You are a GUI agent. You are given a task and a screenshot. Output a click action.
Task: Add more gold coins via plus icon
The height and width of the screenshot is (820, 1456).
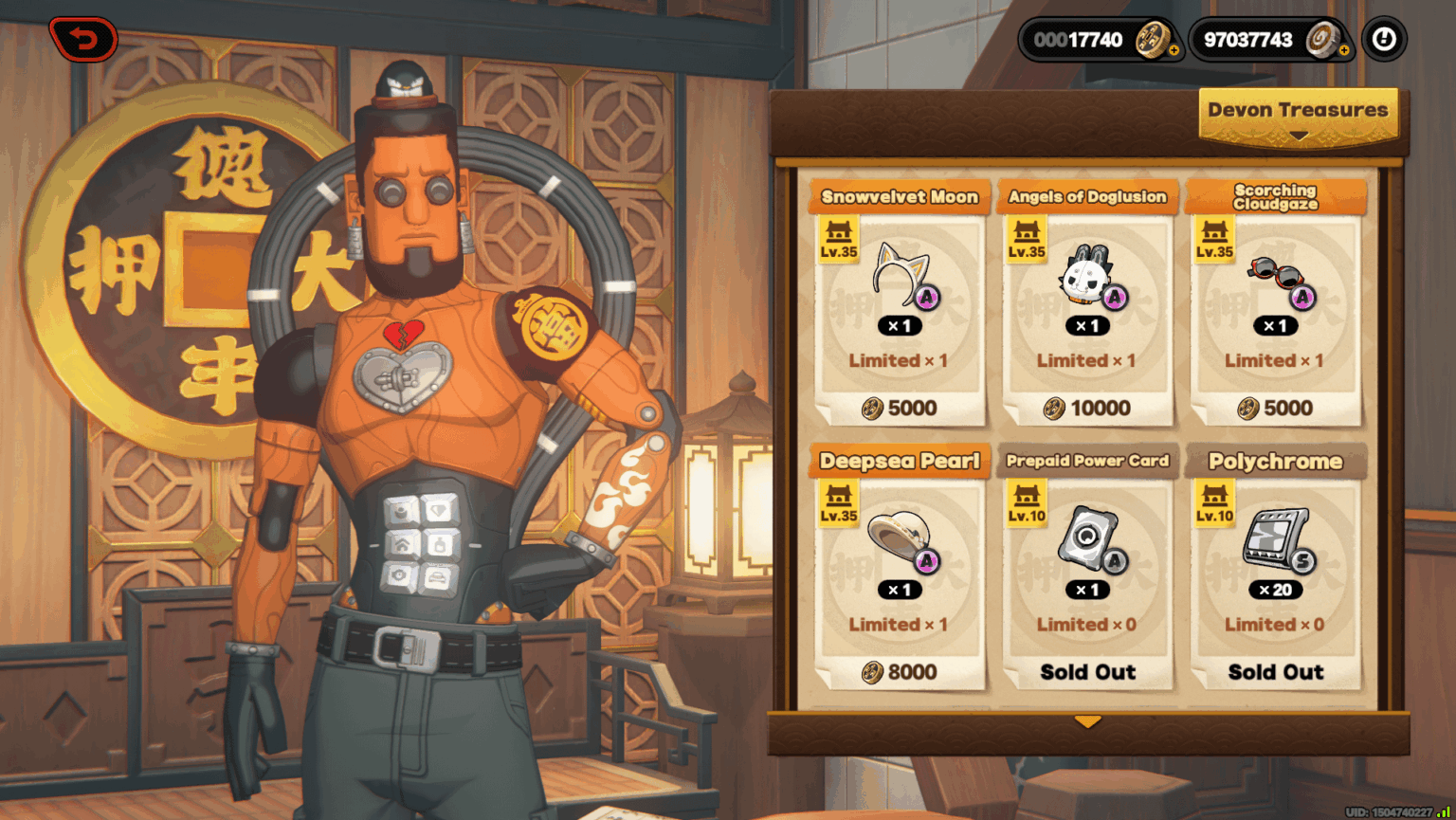tap(1174, 50)
